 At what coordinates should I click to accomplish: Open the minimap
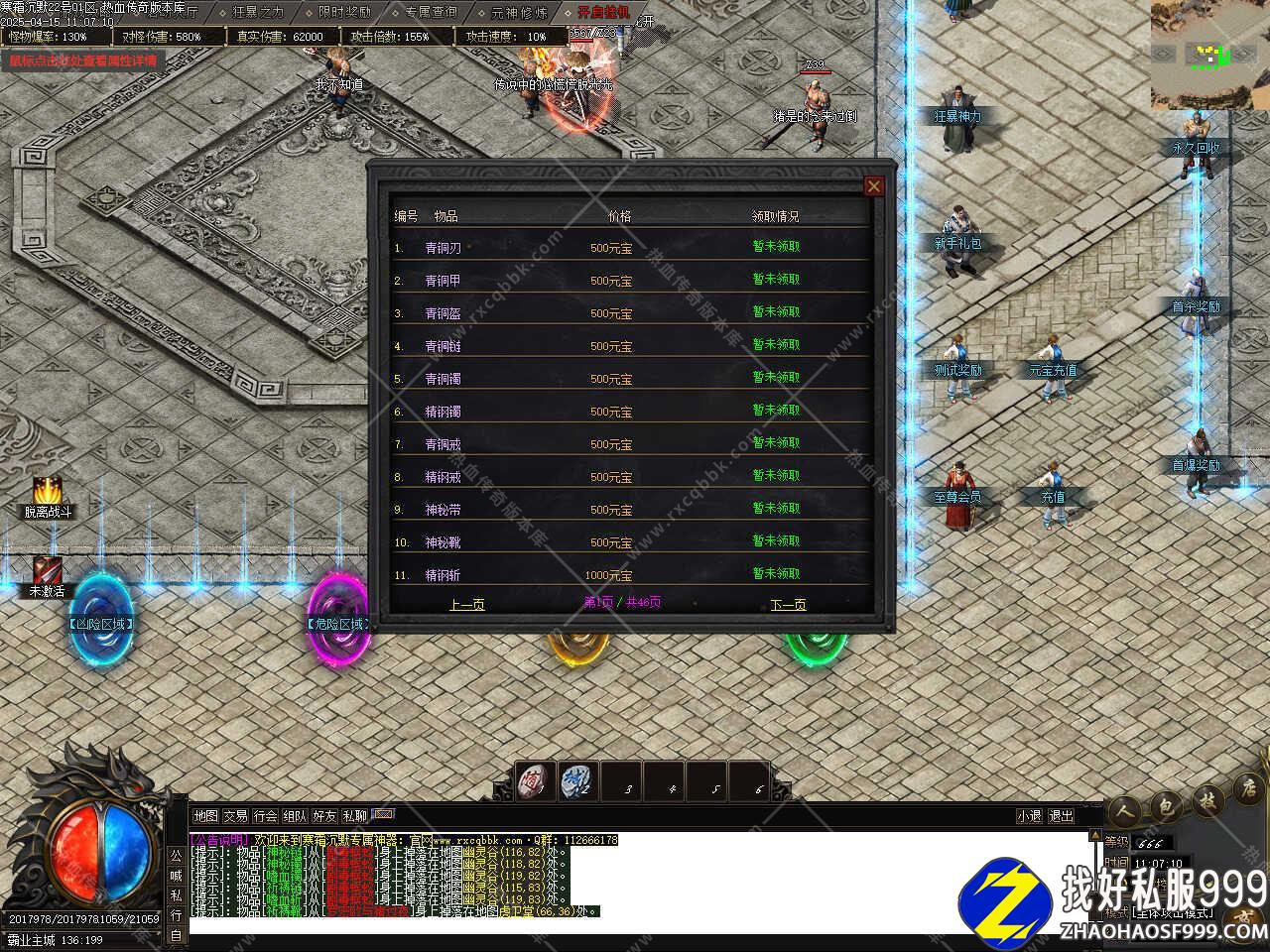1207,55
